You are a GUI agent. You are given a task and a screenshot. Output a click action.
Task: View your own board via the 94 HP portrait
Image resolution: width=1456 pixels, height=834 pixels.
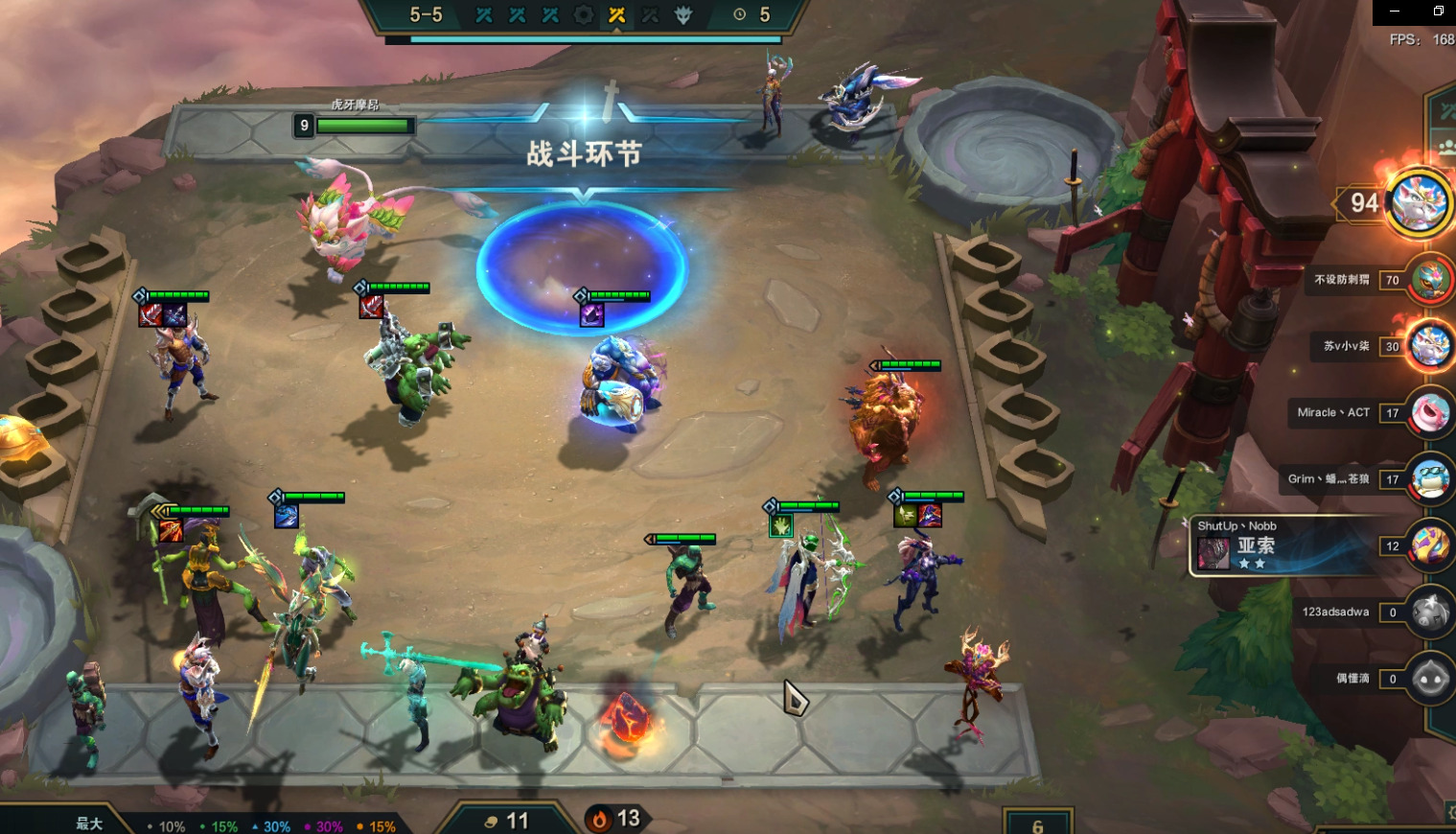1420,202
